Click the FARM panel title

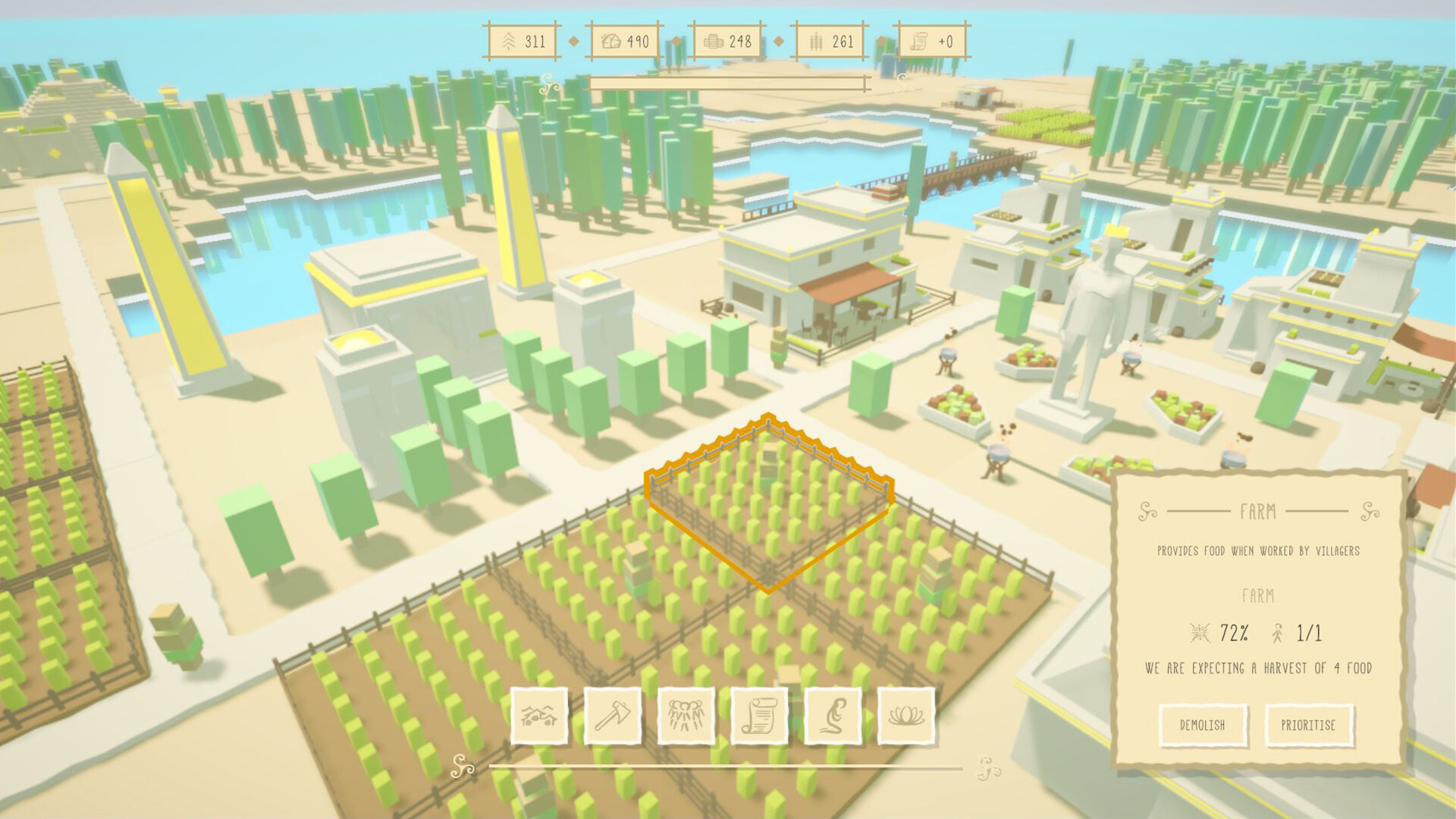1259,513
